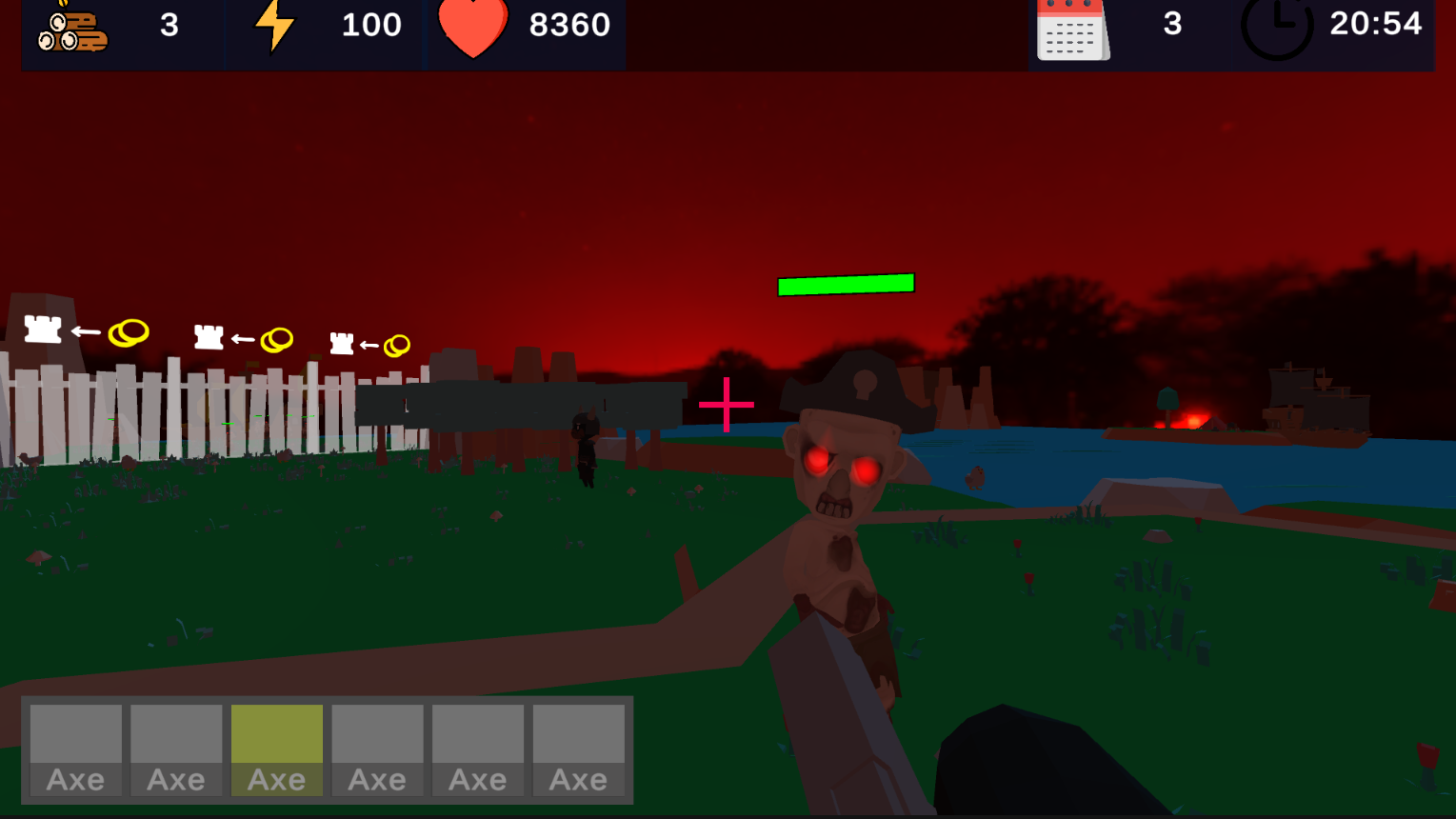Click the middle tower upgrade icon
Screen dimensions: 1456x819
(209, 337)
